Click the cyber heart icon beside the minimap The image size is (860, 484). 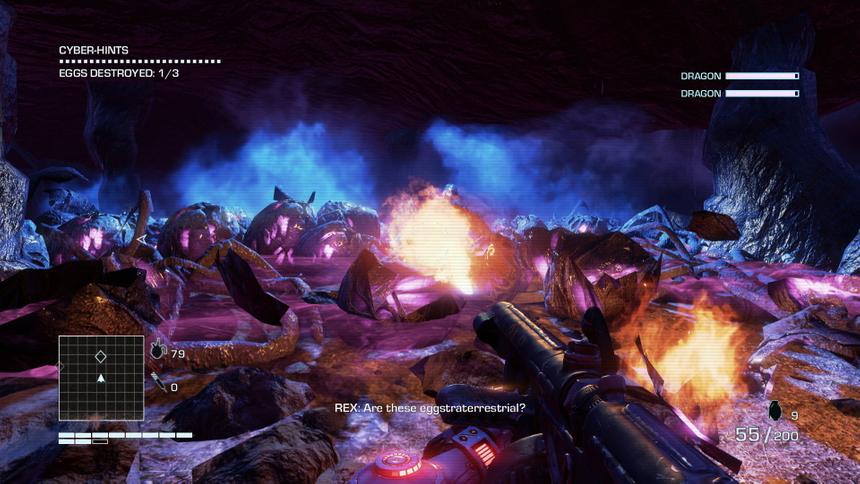pyautogui.click(x=158, y=351)
